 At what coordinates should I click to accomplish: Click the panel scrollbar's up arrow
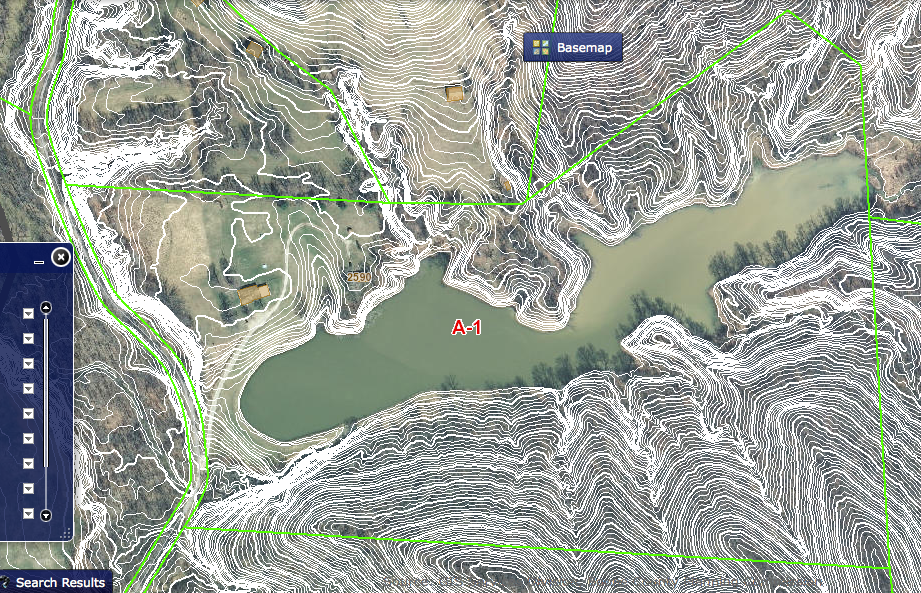click(x=46, y=307)
